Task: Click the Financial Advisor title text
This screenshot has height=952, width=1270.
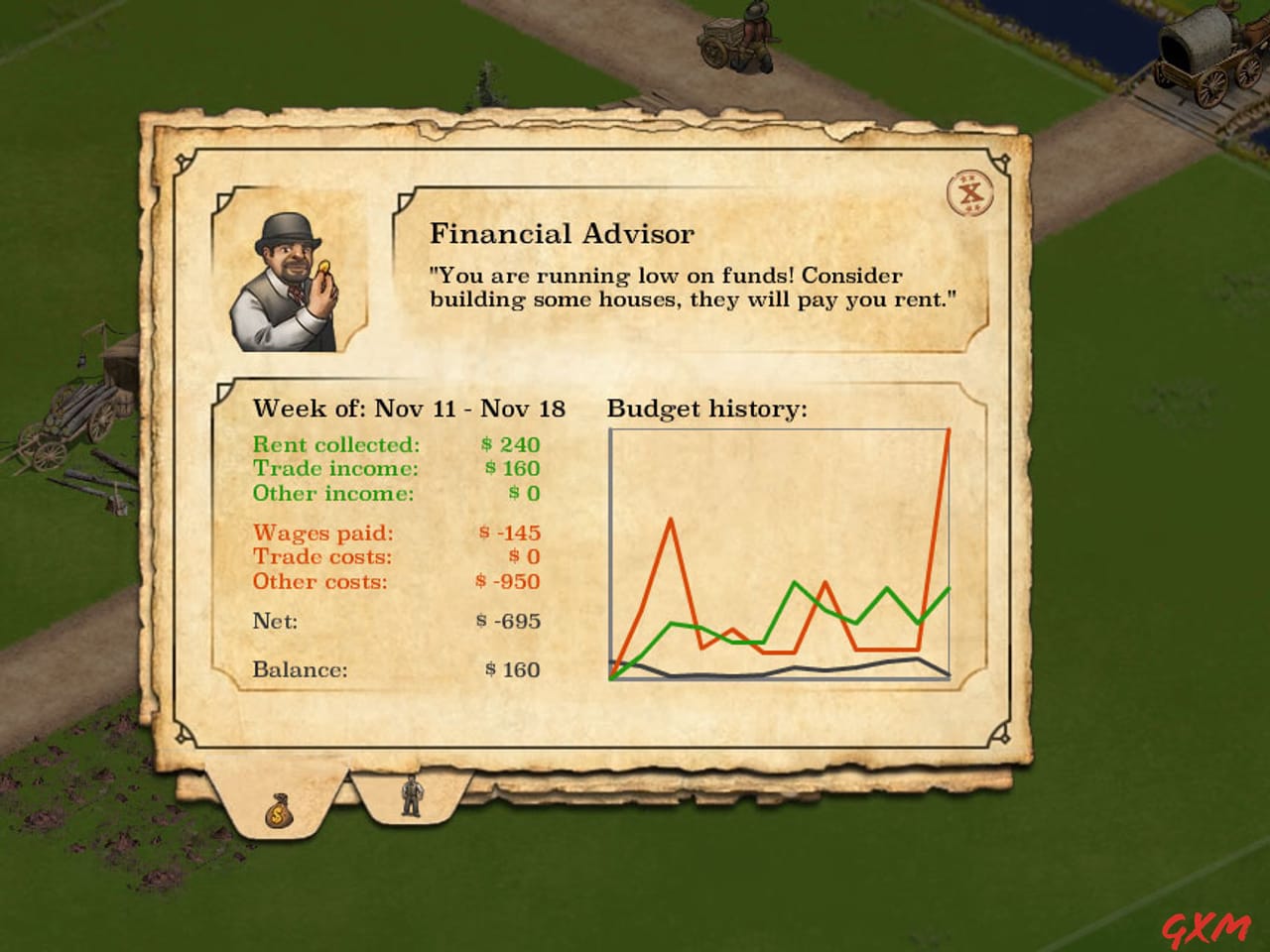Action: pyautogui.click(x=563, y=233)
